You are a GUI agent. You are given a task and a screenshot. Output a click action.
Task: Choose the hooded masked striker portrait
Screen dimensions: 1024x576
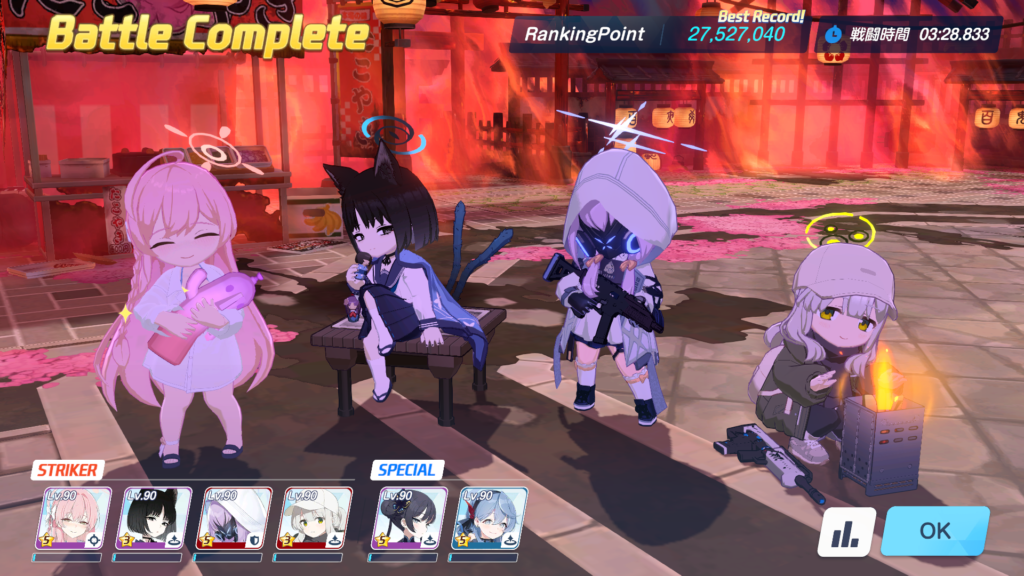[x=235, y=519]
